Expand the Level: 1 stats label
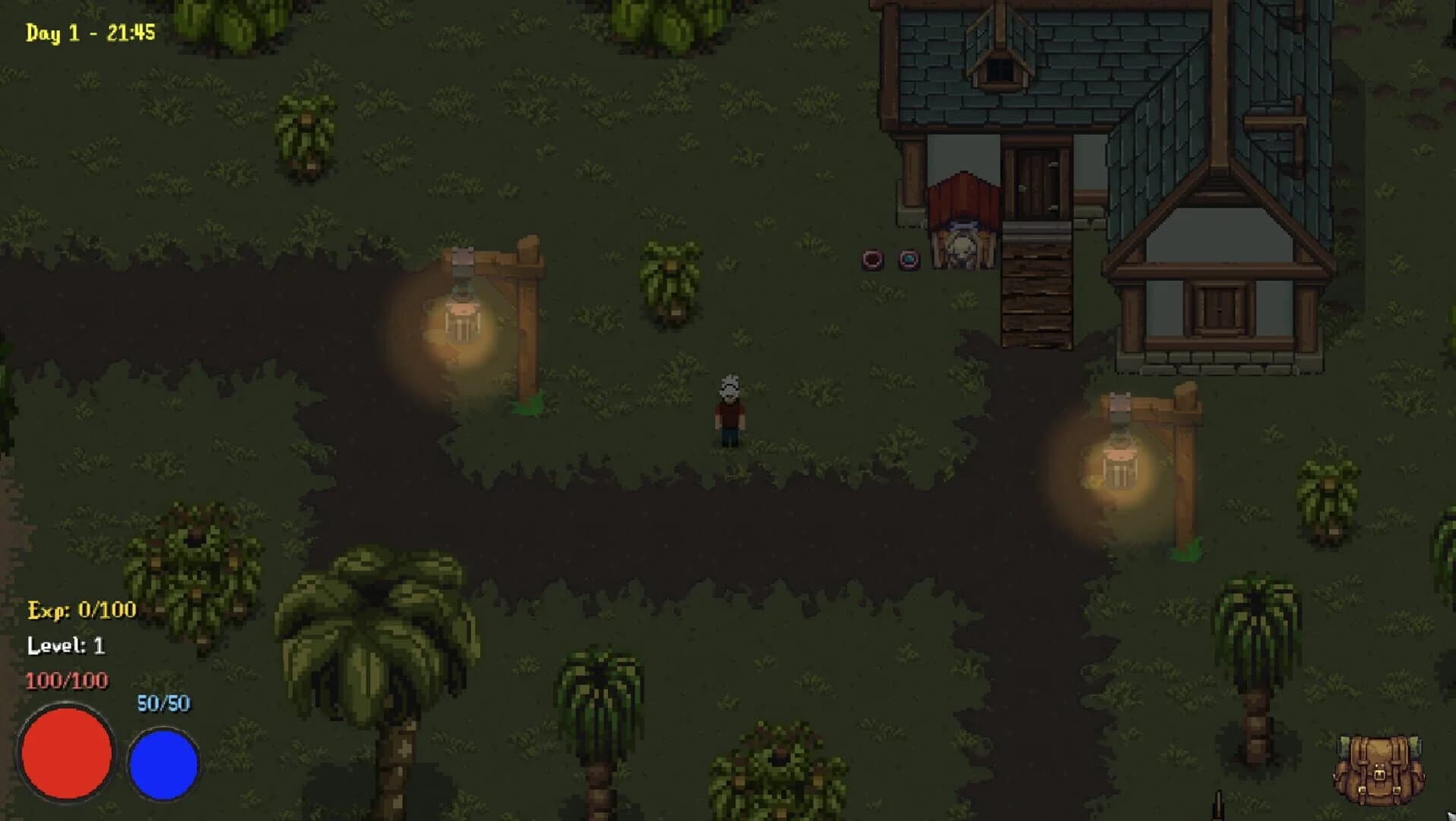Image resolution: width=1456 pixels, height=821 pixels. pyautogui.click(x=67, y=645)
